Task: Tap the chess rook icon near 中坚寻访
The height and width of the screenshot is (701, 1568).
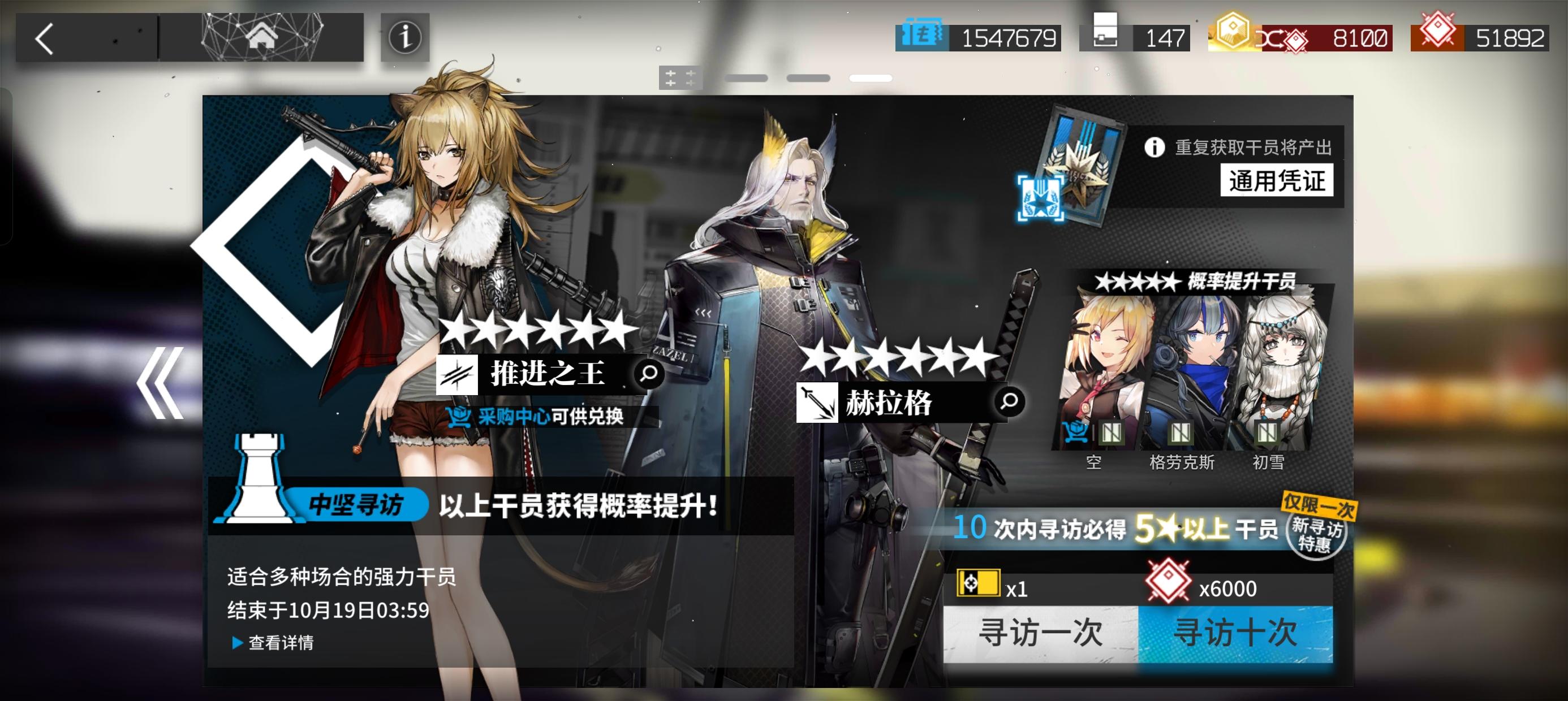Action: [261, 480]
